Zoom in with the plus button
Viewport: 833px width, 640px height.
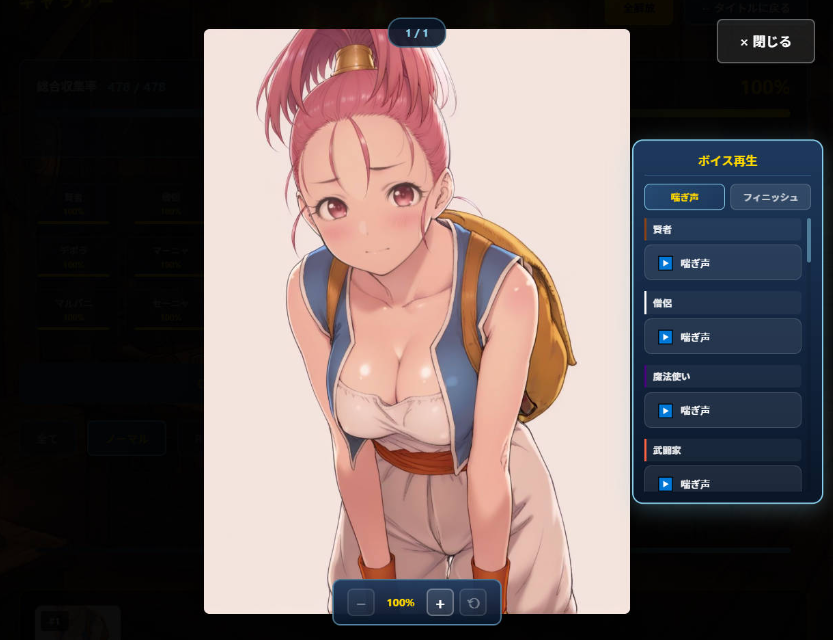tap(440, 603)
